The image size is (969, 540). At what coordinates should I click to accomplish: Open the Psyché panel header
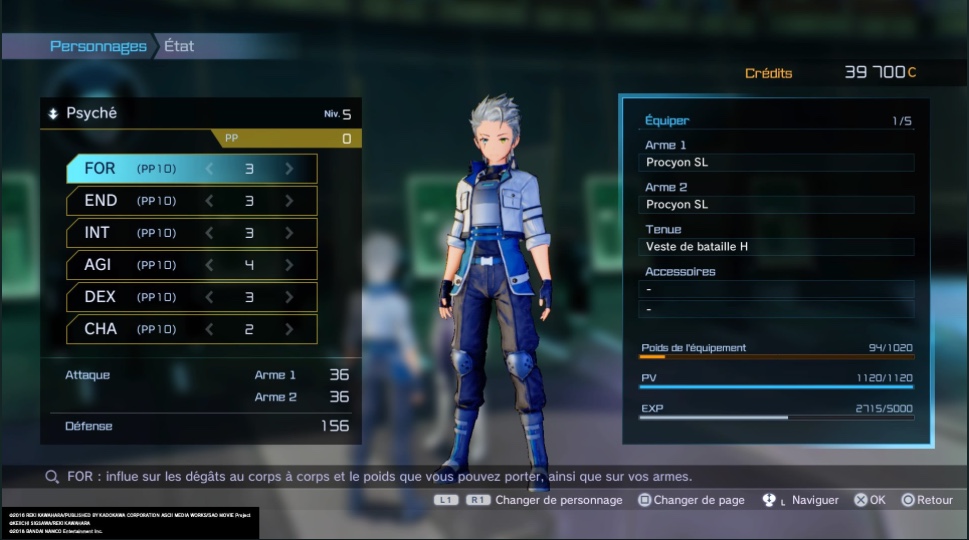(91, 114)
